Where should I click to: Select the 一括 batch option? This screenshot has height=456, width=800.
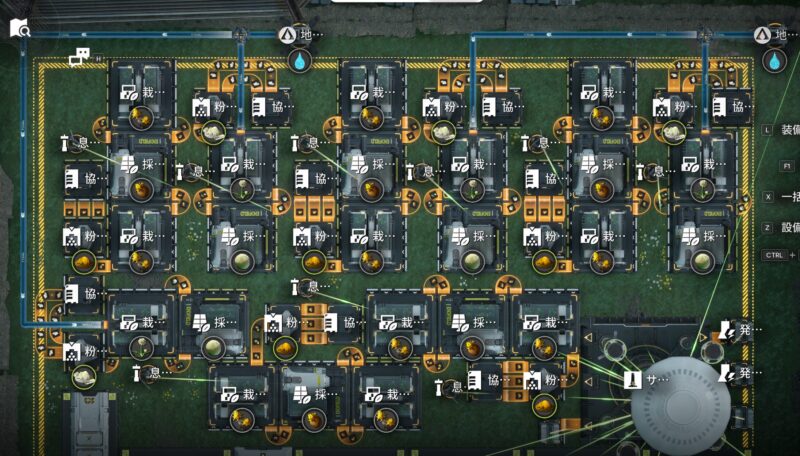(788, 196)
